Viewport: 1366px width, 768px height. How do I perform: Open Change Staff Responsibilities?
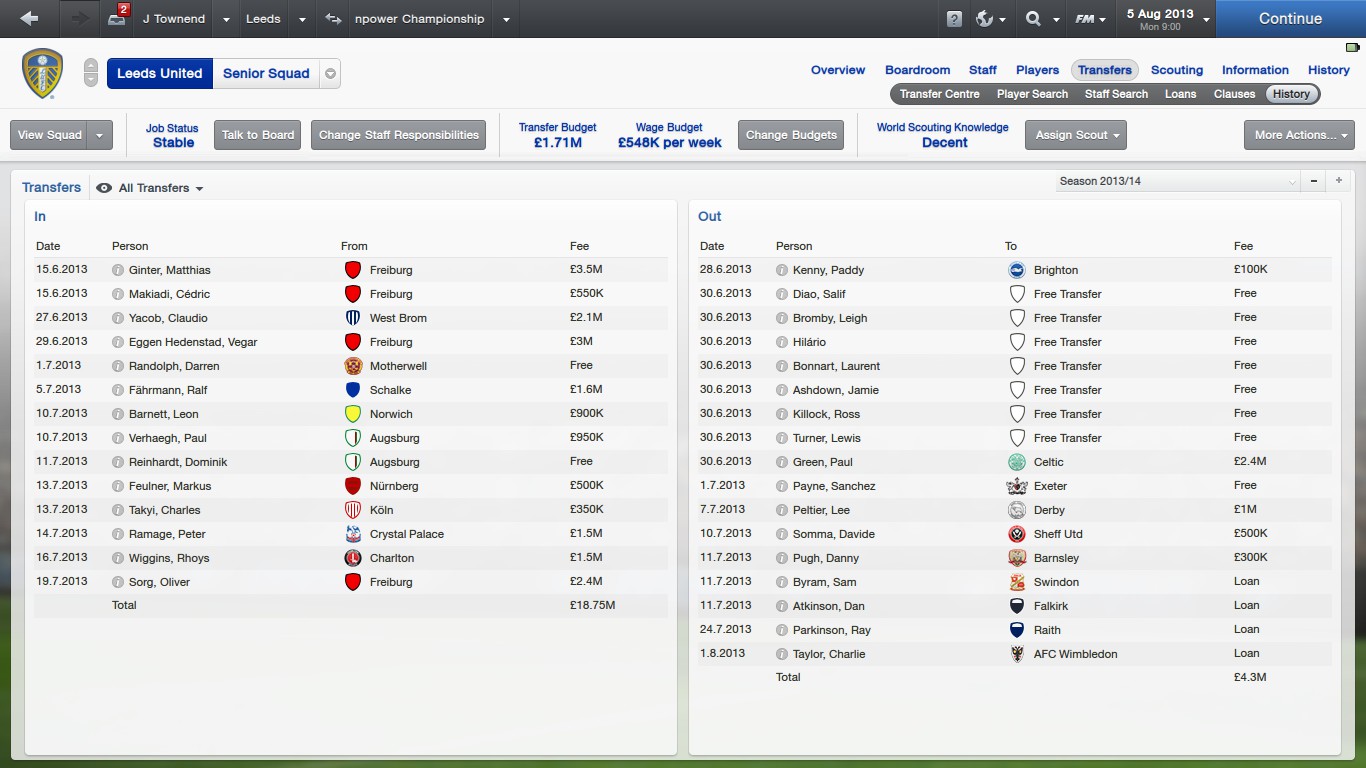(x=399, y=135)
